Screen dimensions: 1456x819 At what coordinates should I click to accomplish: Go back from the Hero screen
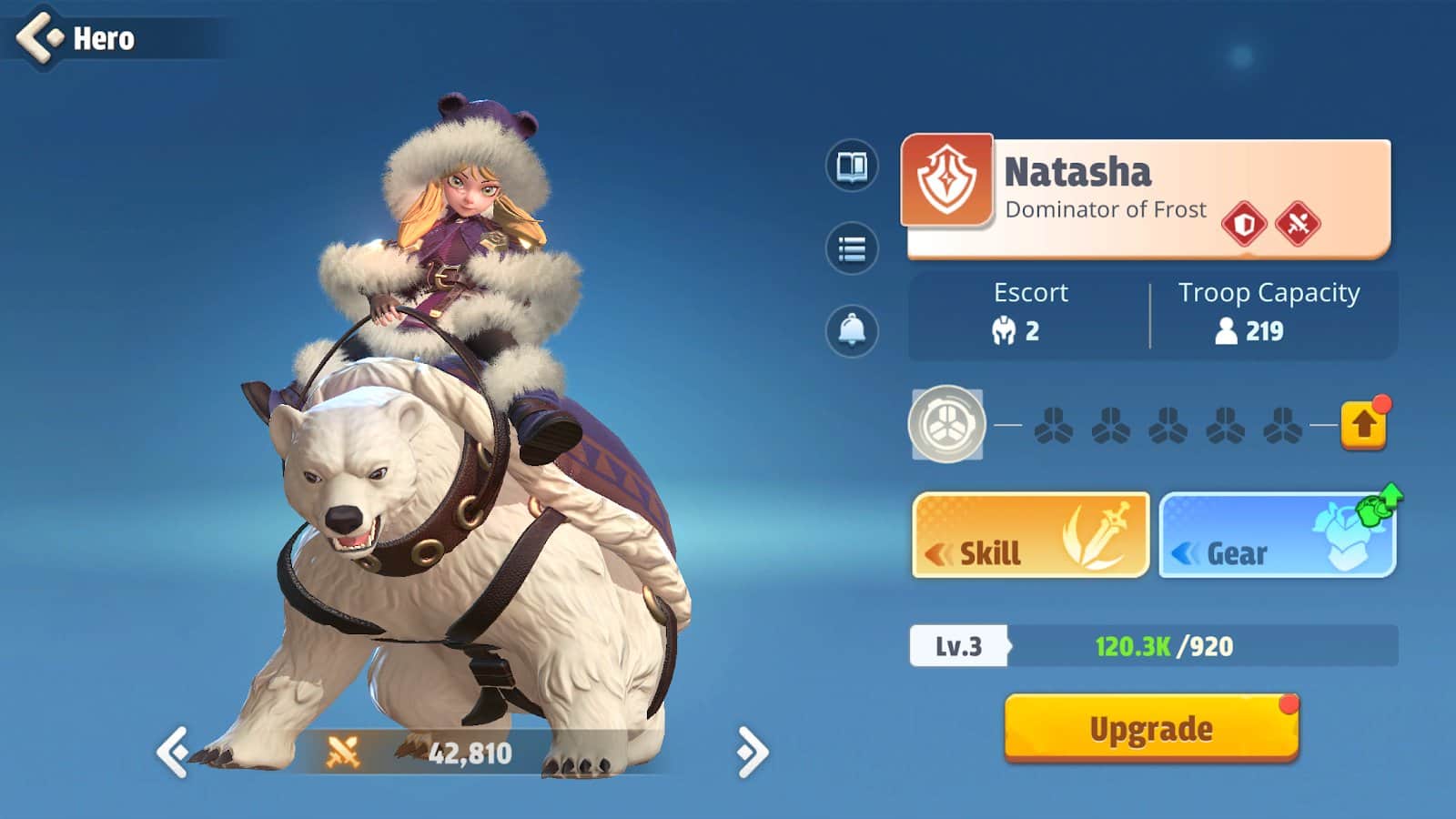pos(40,37)
